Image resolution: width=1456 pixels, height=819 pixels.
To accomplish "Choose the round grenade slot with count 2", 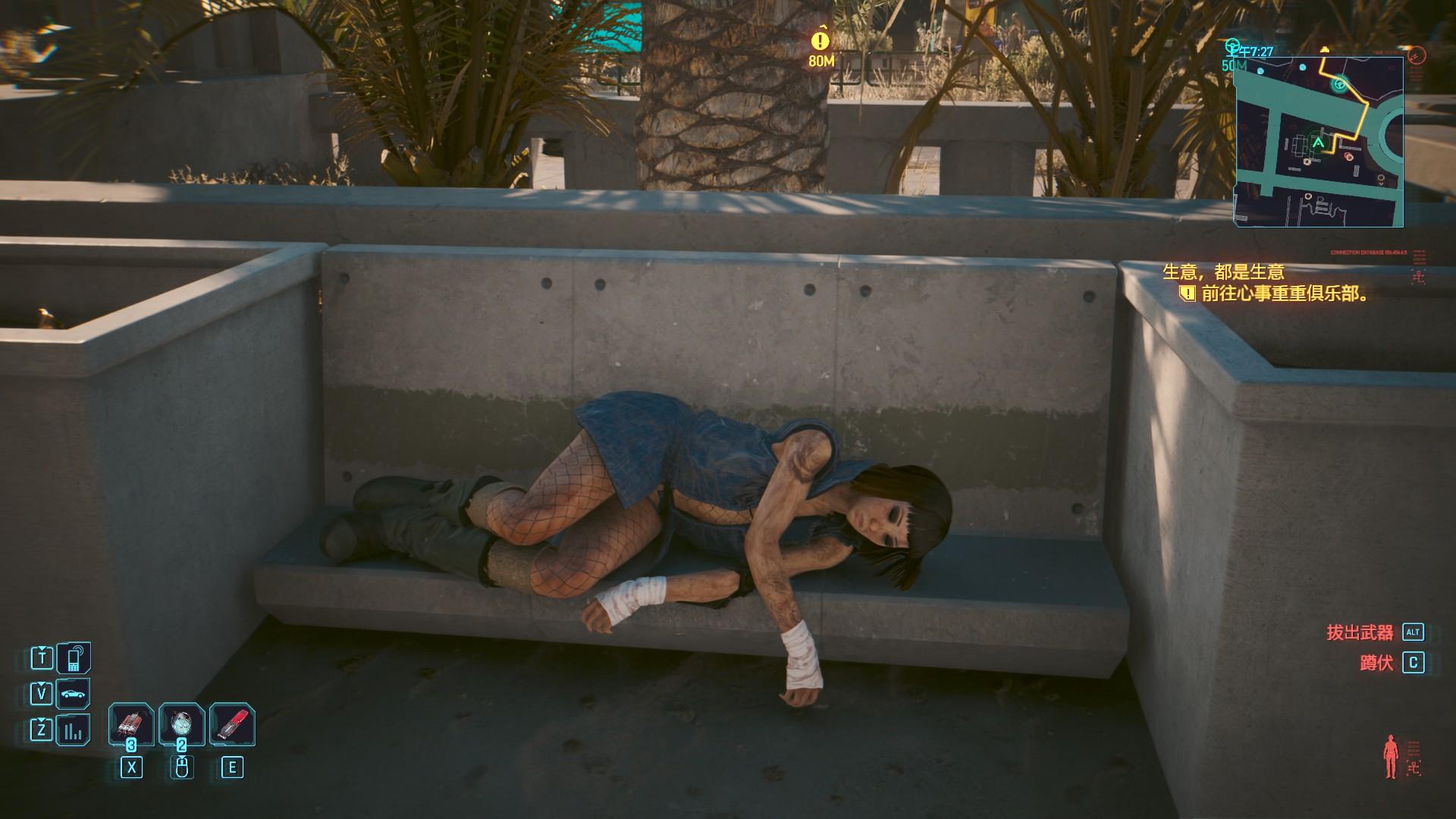I will [x=181, y=725].
